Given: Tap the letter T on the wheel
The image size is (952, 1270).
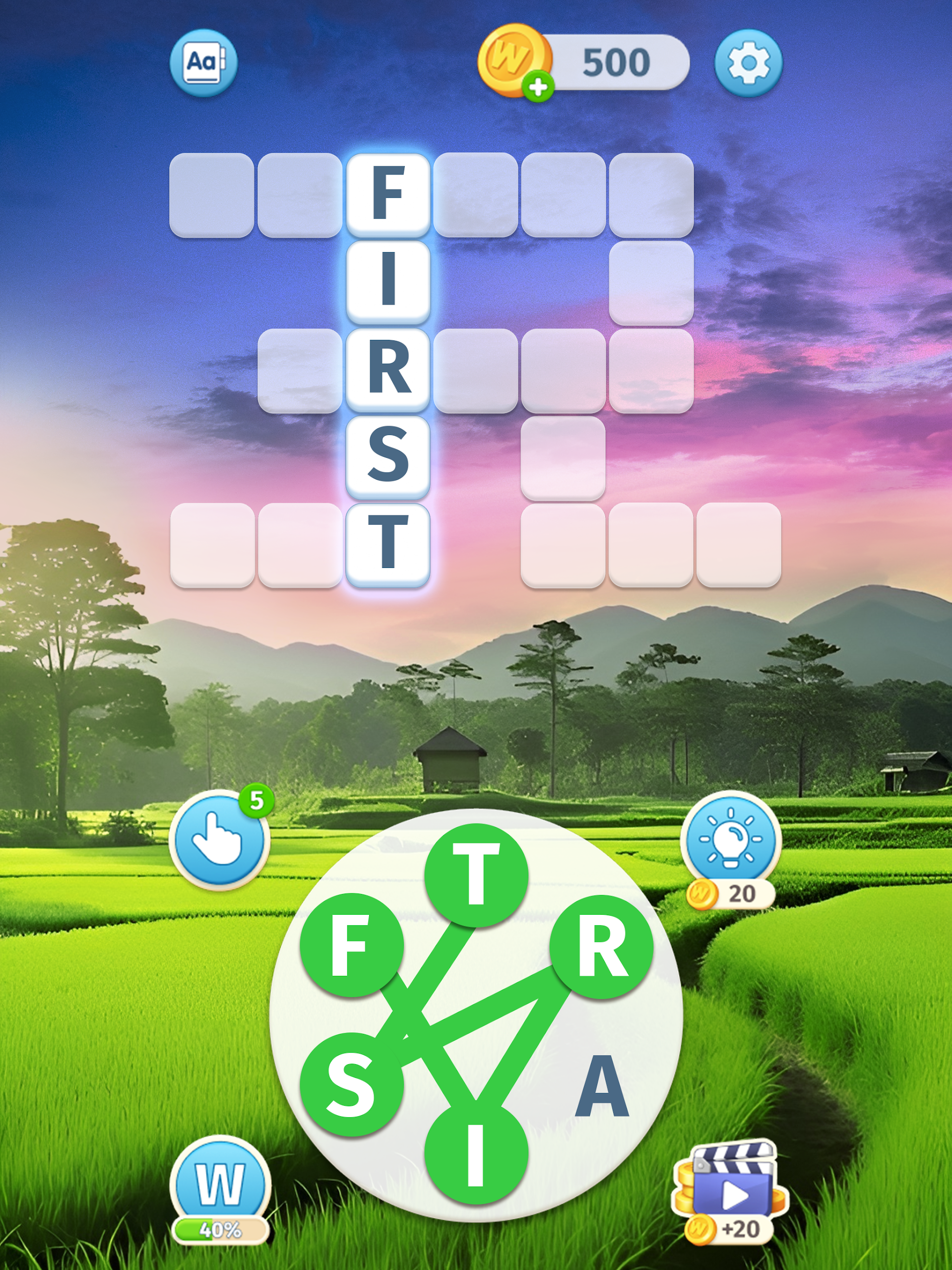Looking at the screenshot, I should tap(476, 875).
